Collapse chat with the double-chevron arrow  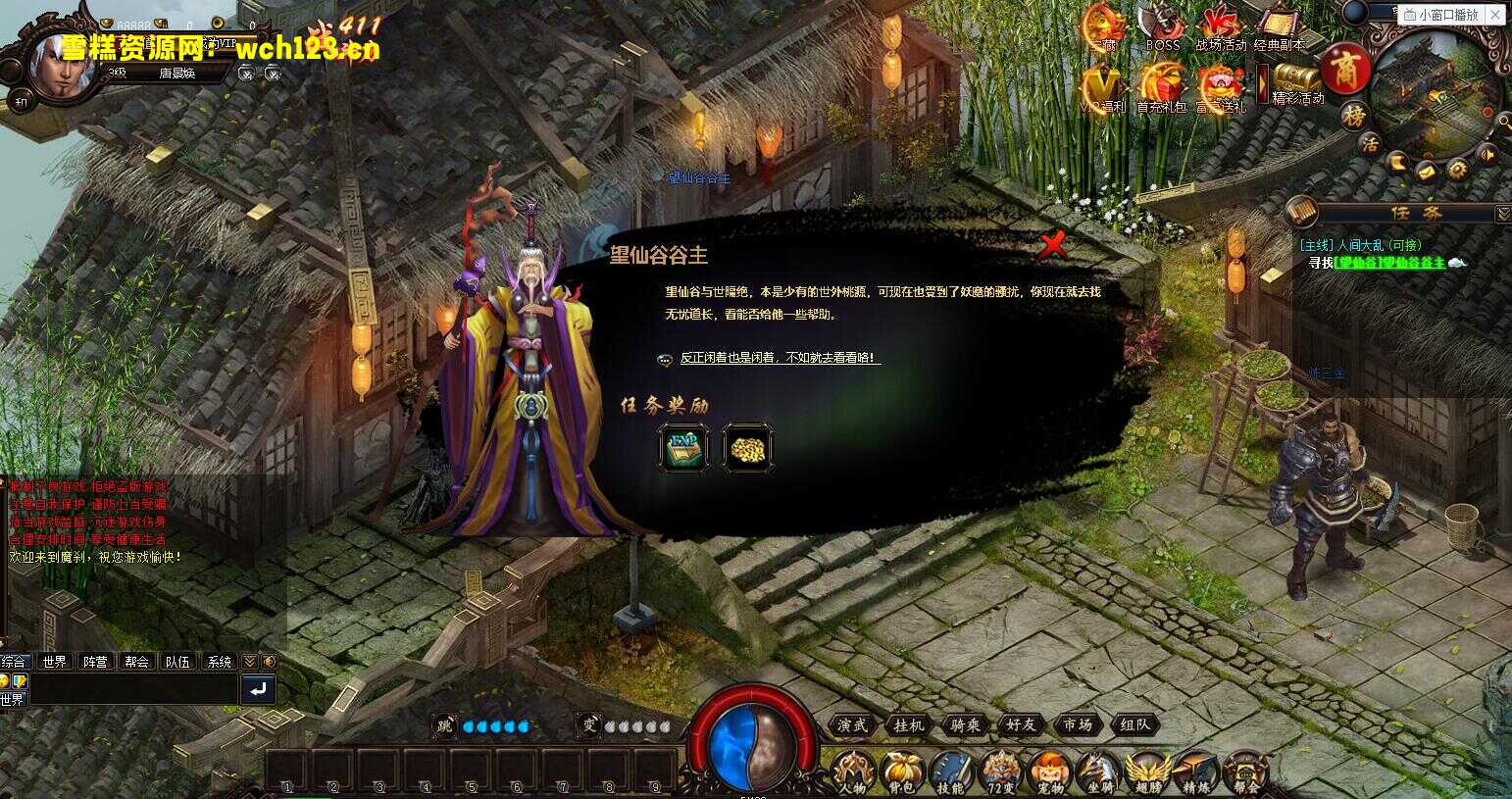tap(250, 662)
